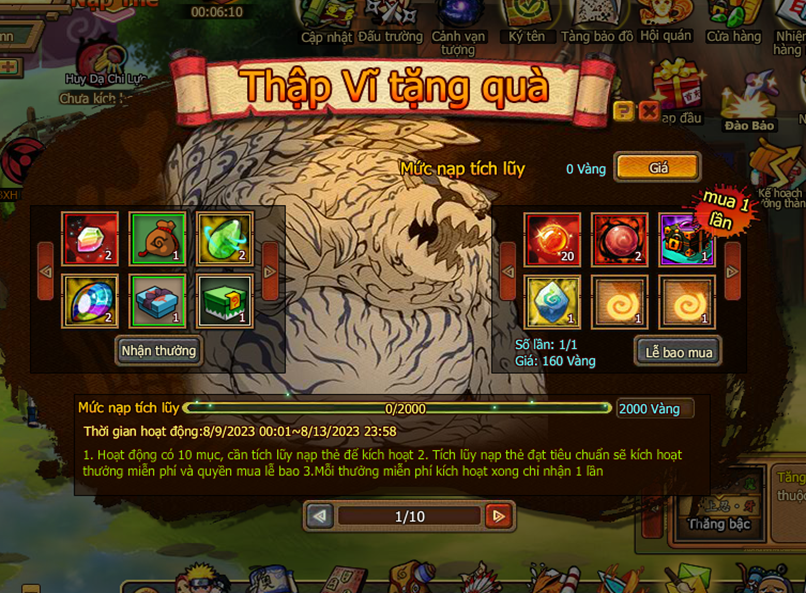Claim the reward with Nhận thưởng
The image size is (806, 593).
tap(159, 351)
